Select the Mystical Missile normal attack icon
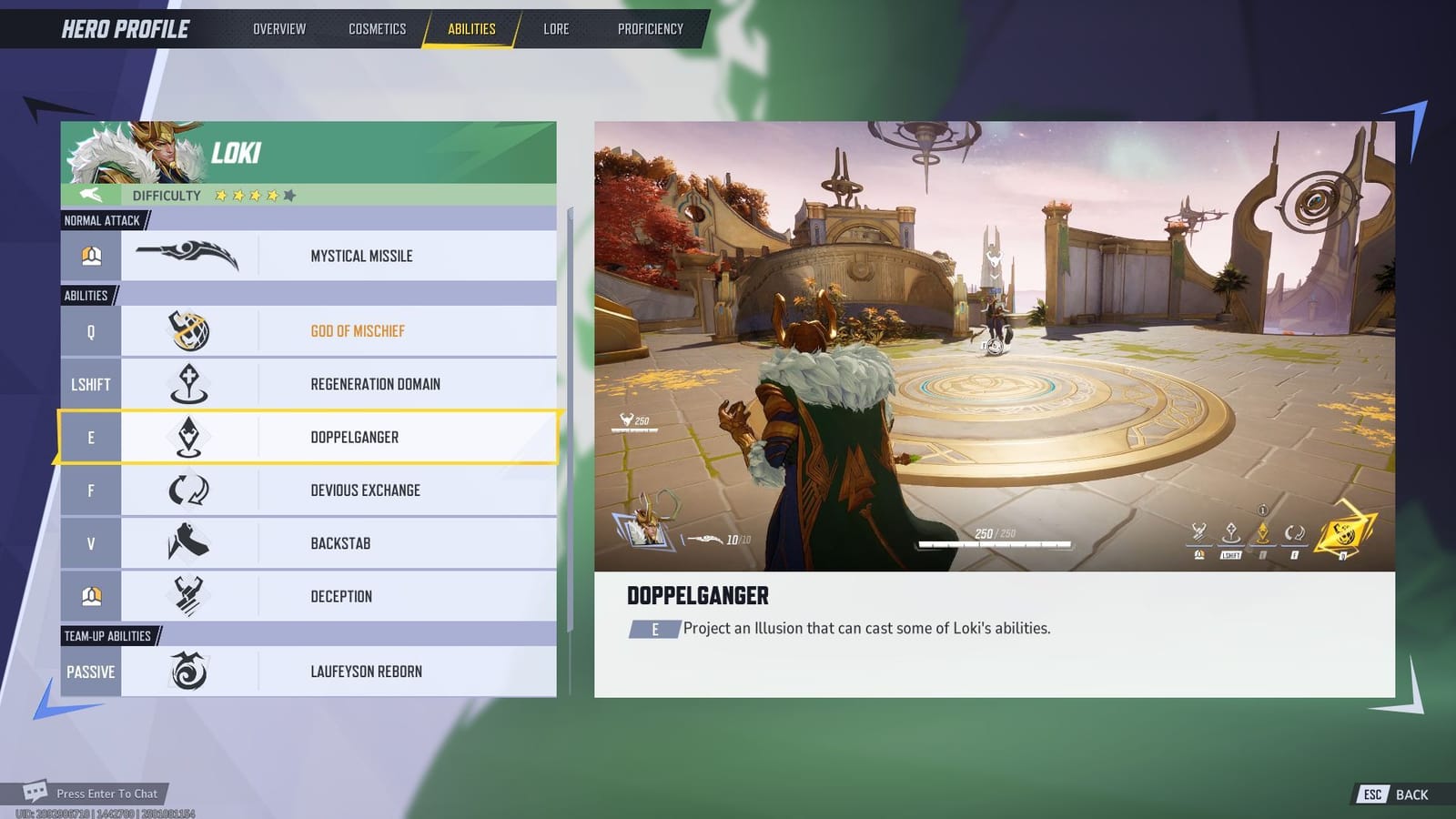Viewport: 1456px width, 819px height. pyautogui.click(x=188, y=255)
